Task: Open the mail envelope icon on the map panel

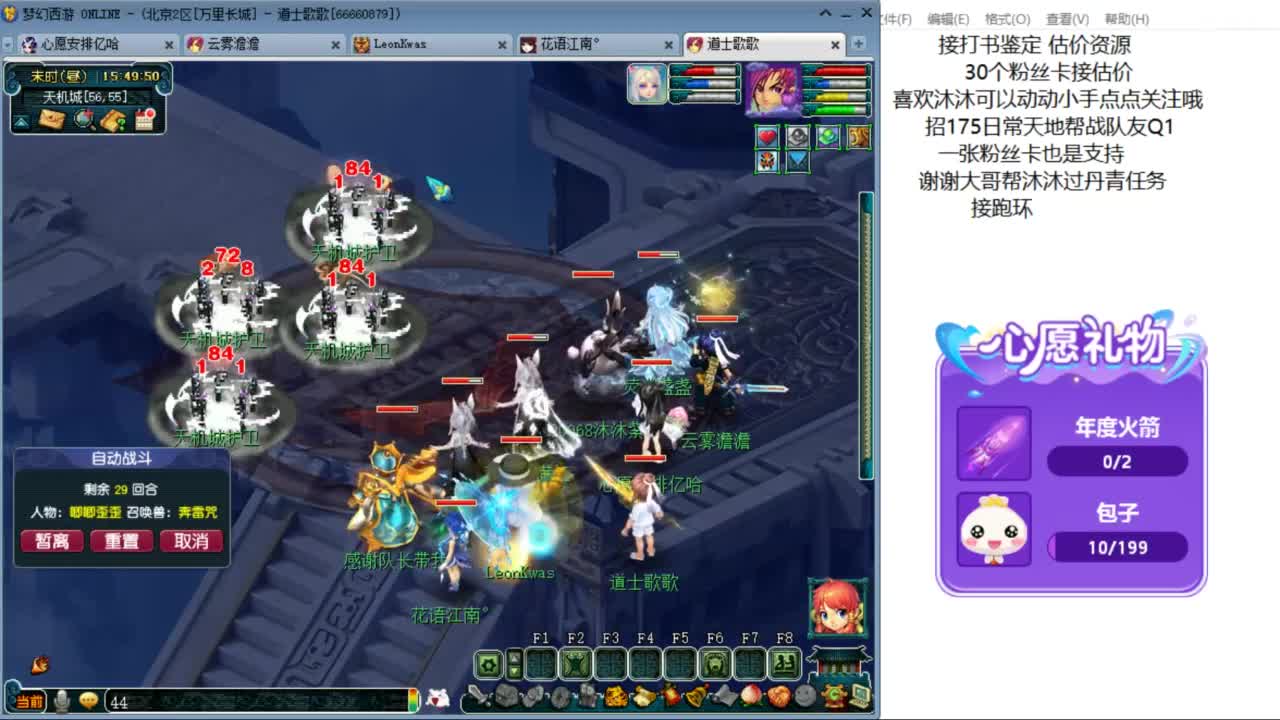Action: click(53, 120)
